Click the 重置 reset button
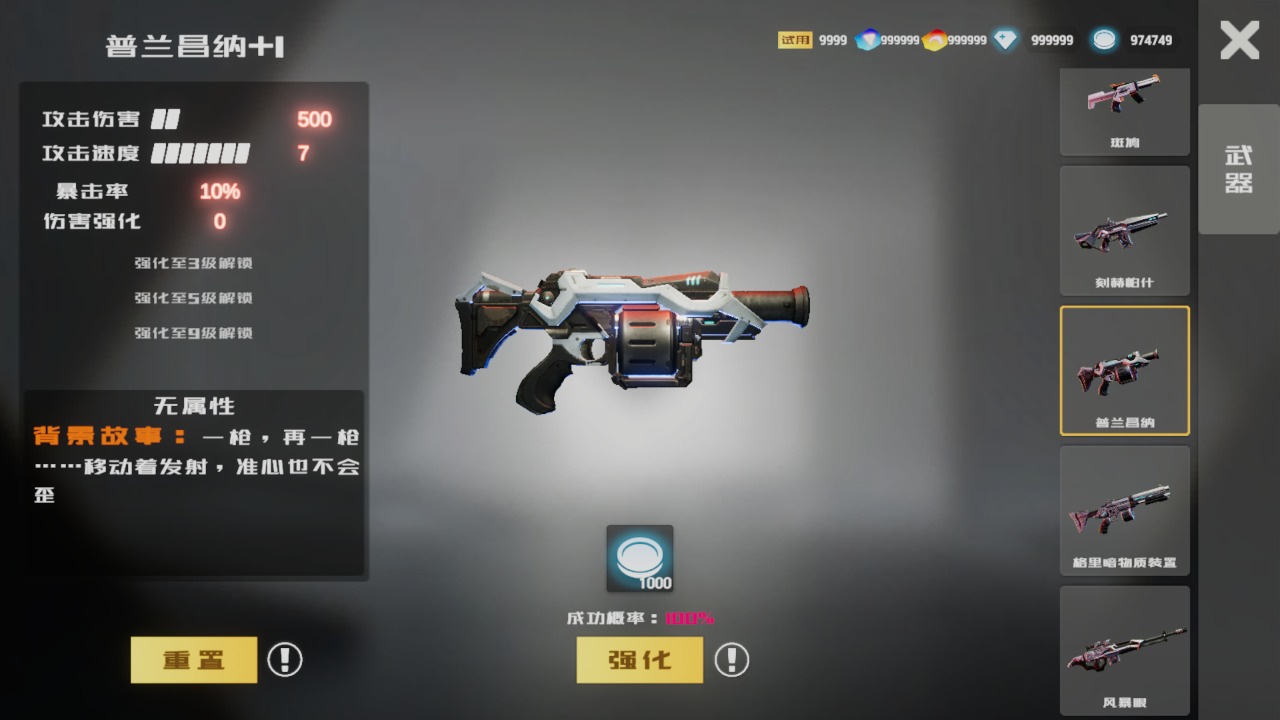The height and width of the screenshot is (720, 1280). coord(194,660)
